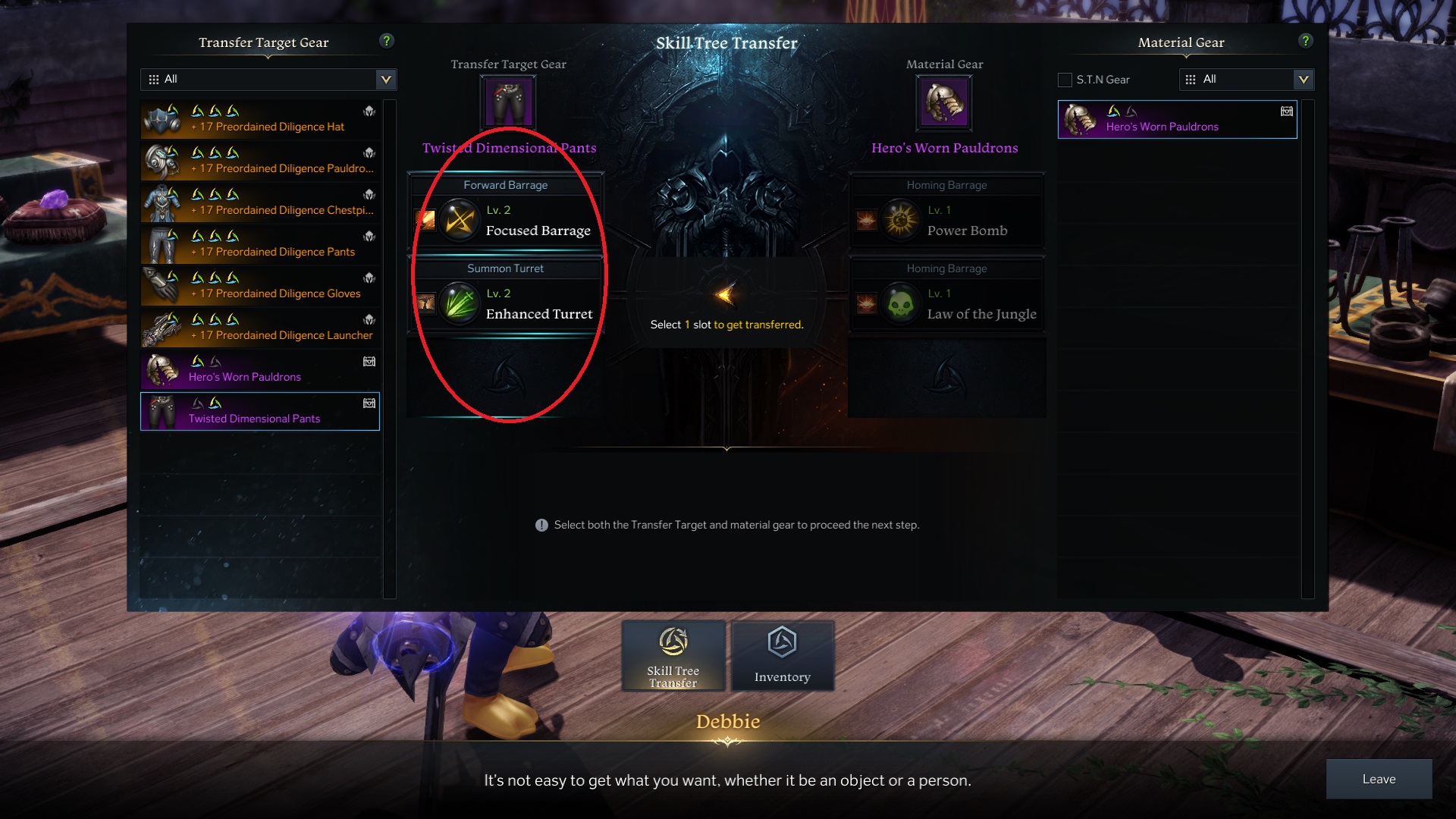Select the Focused Barrage skill icon
Image resolution: width=1456 pixels, height=819 pixels.
(459, 221)
